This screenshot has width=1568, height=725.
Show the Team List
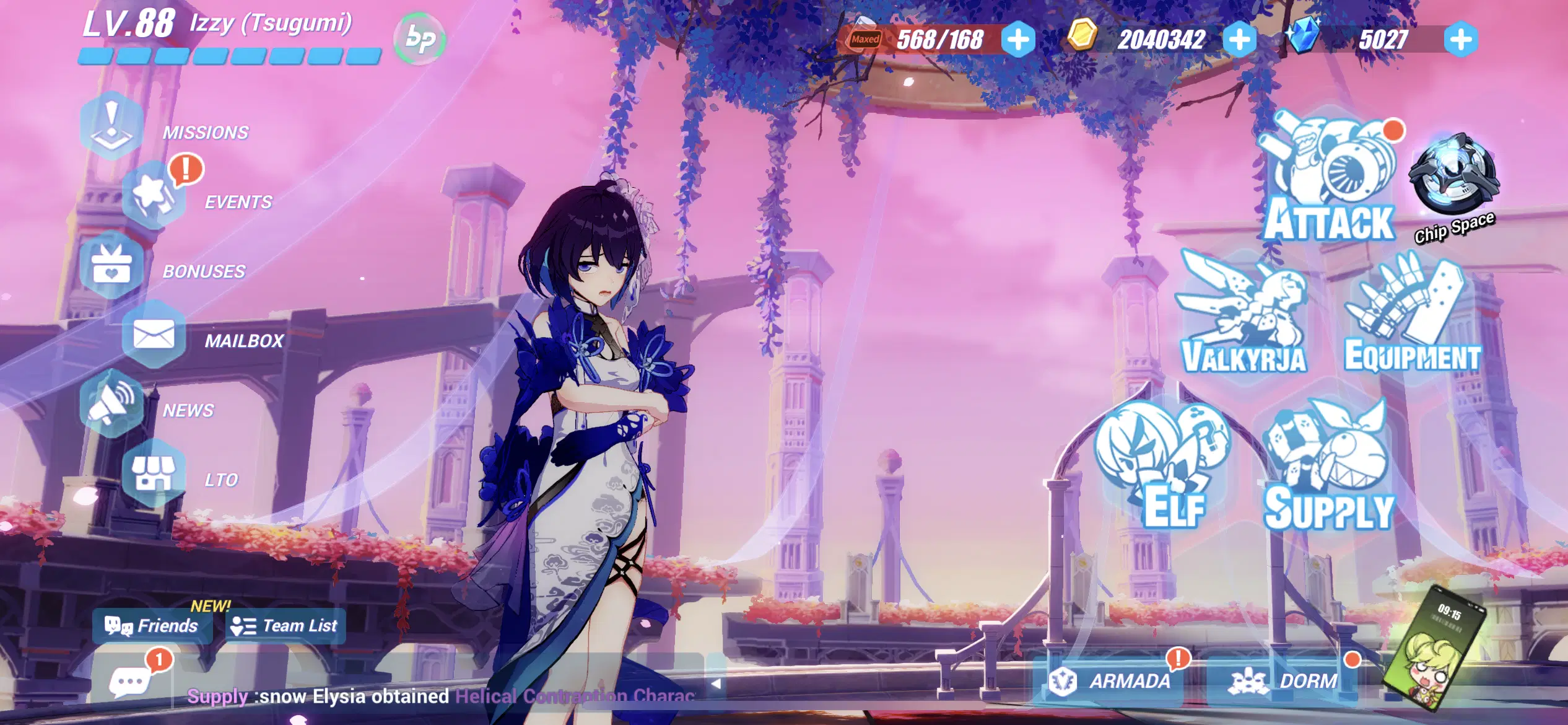[285, 626]
